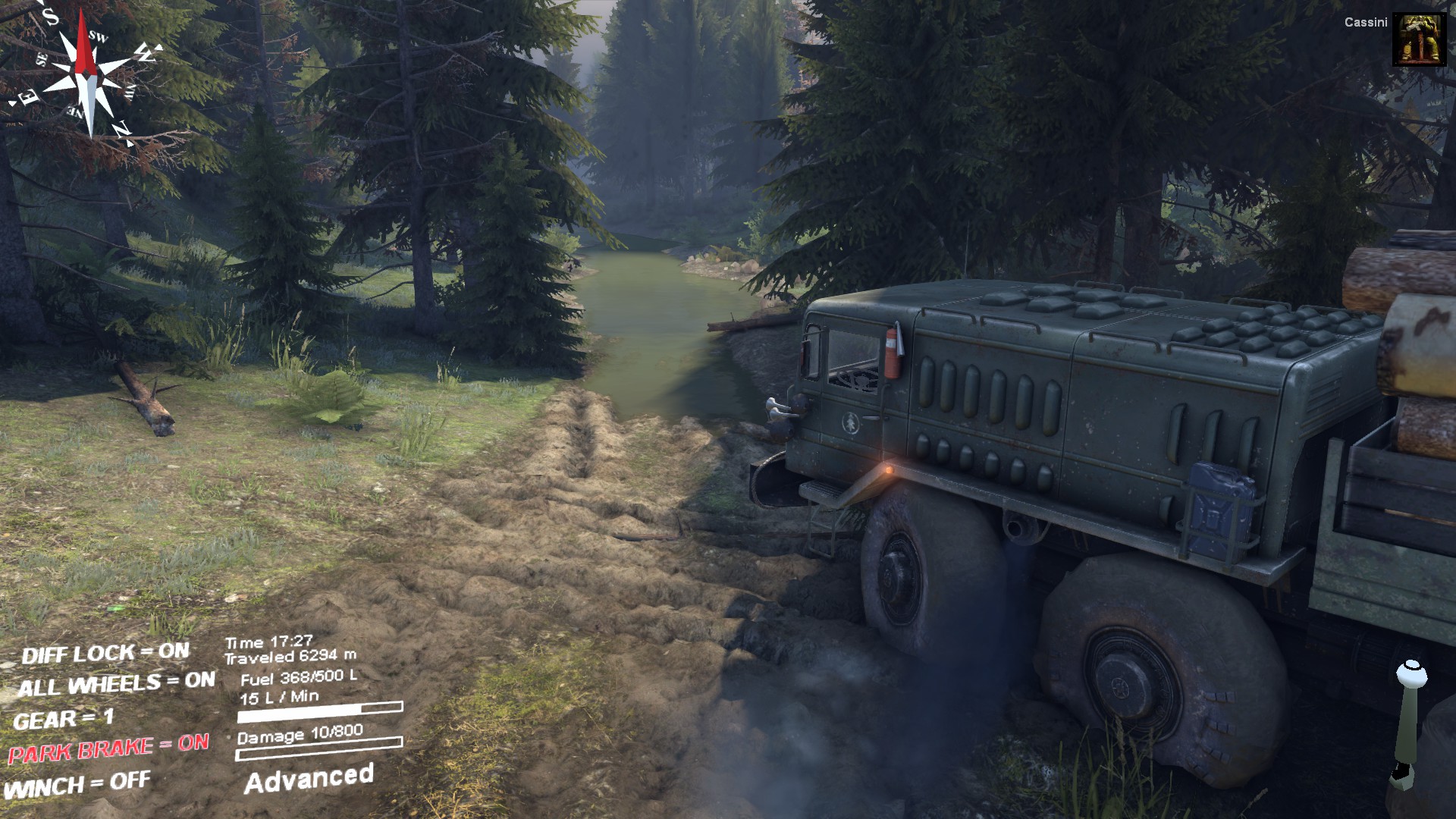Image resolution: width=1456 pixels, height=819 pixels.
Task: Switch off the PARK BRAKE indicator
Action: click(108, 748)
